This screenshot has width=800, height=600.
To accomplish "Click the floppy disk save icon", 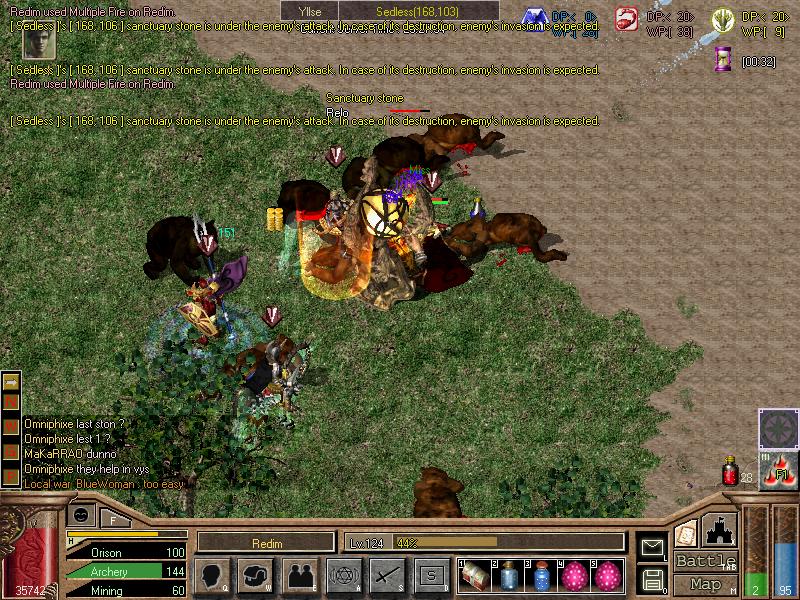I will [x=652, y=578].
